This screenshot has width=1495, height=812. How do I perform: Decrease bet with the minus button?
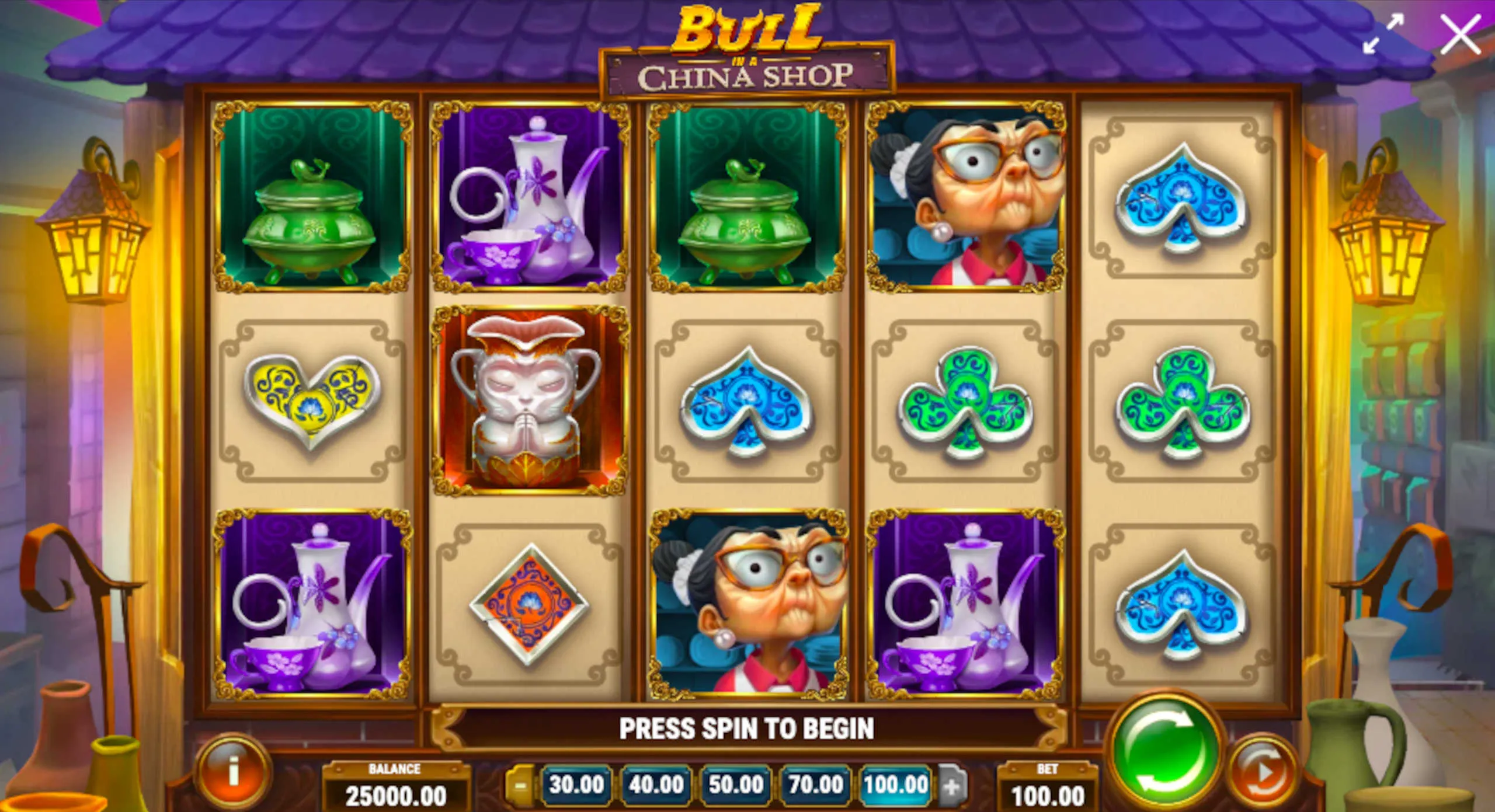(x=519, y=785)
